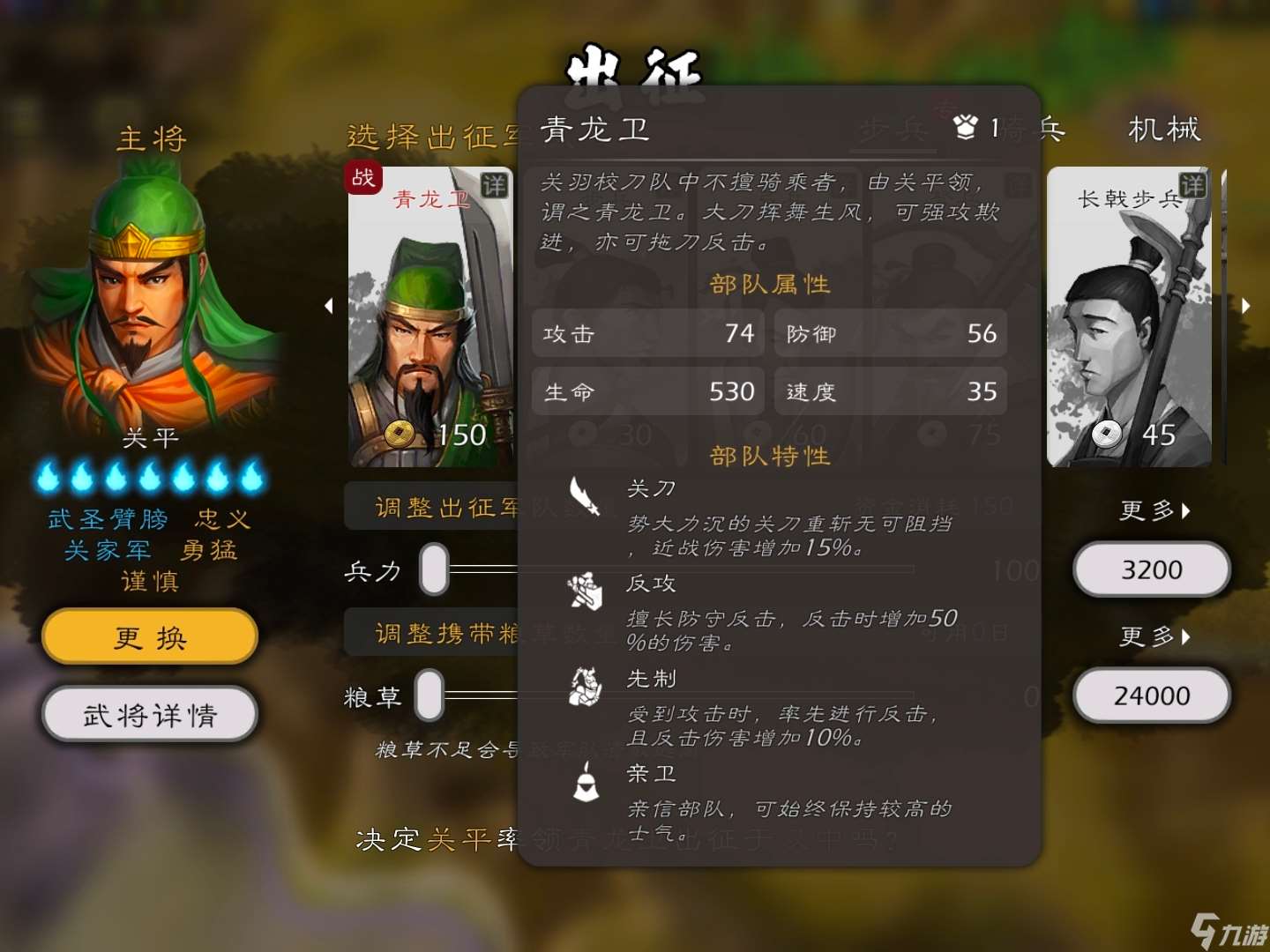Click the 3200 cost button
This screenshot has height=952, width=1270.
click(x=1151, y=569)
